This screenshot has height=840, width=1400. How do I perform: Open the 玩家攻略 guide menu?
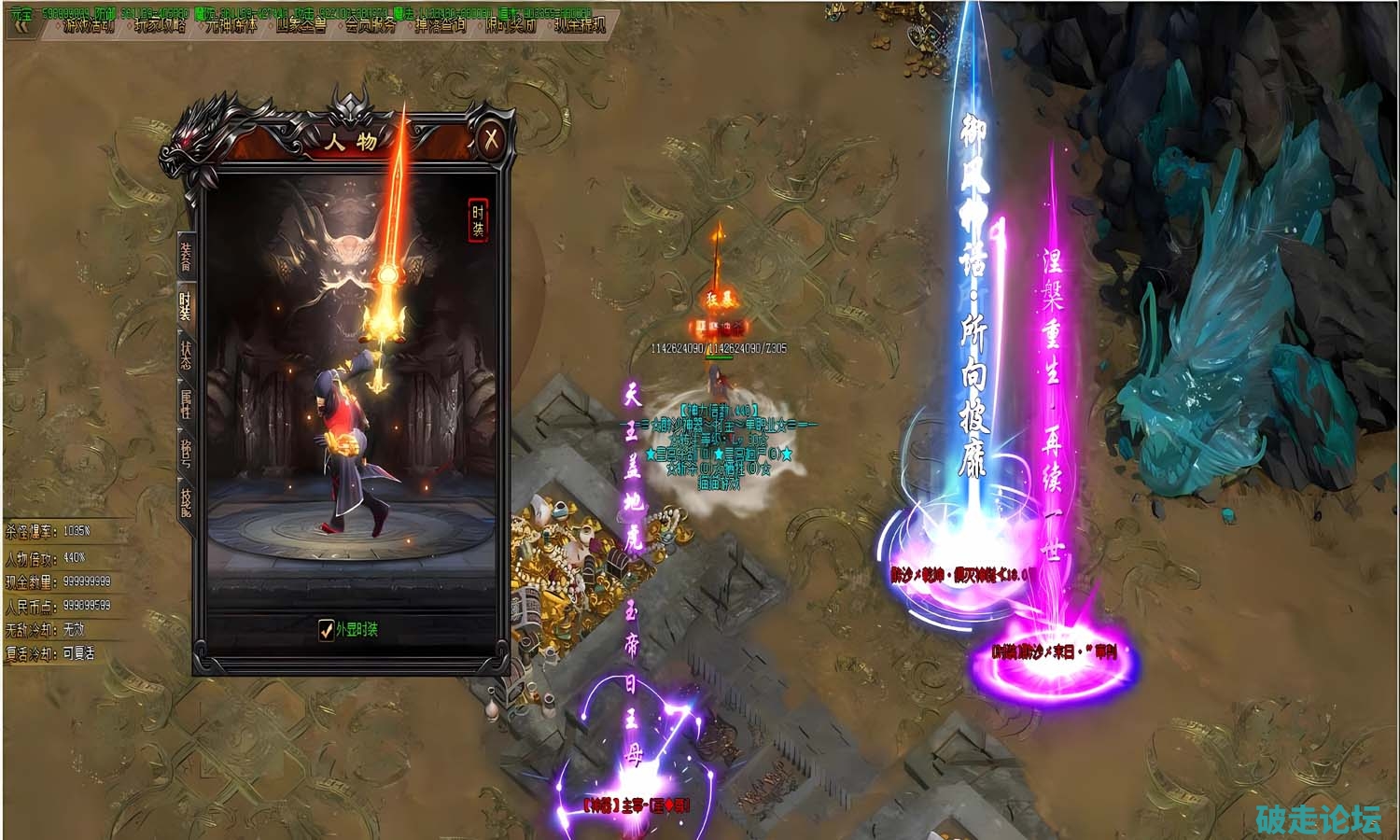pyautogui.click(x=160, y=26)
